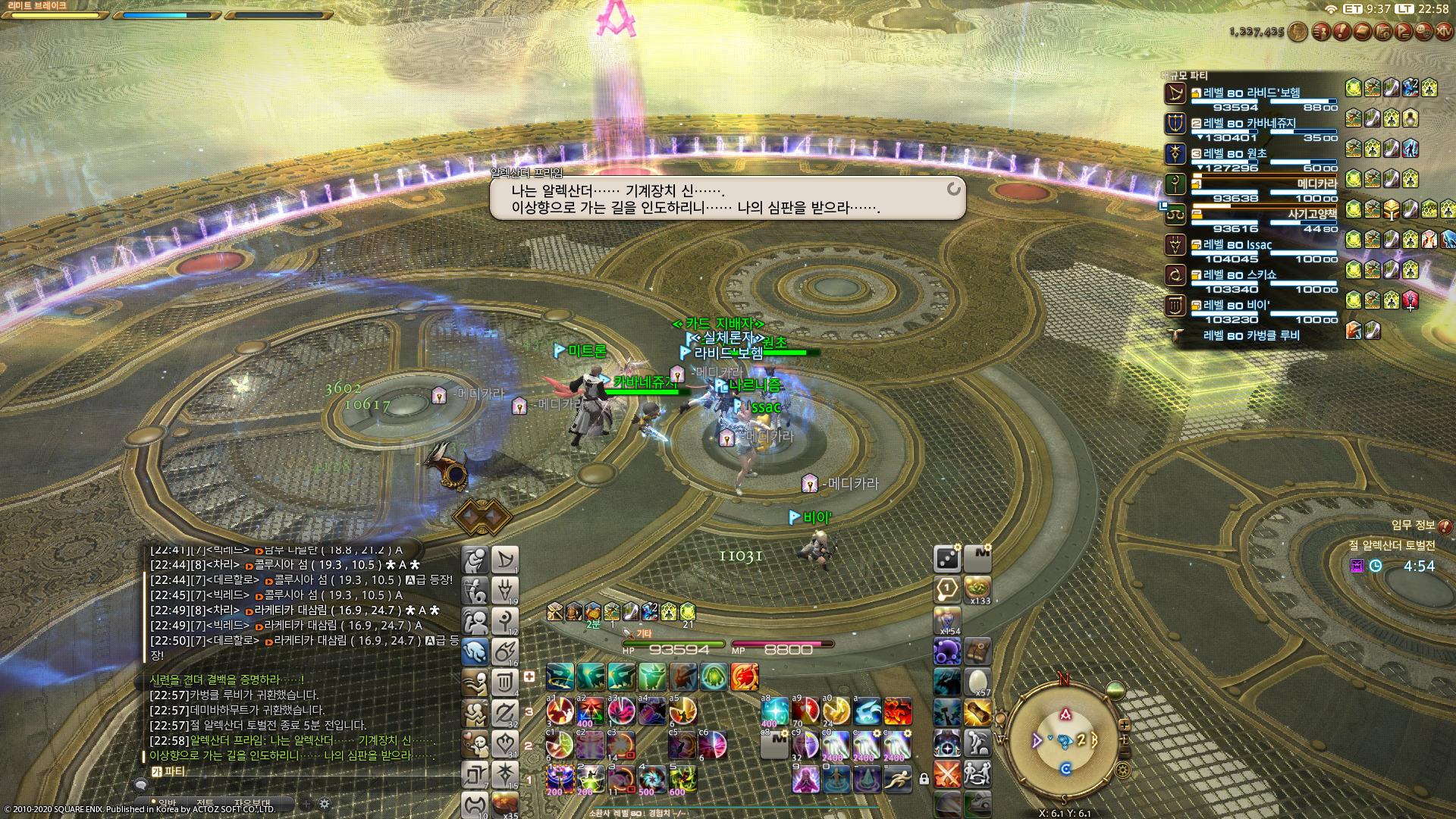Viewport: 1456px width, 819px height.
Task: Use the egg item stack x57
Action: coord(978,682)
